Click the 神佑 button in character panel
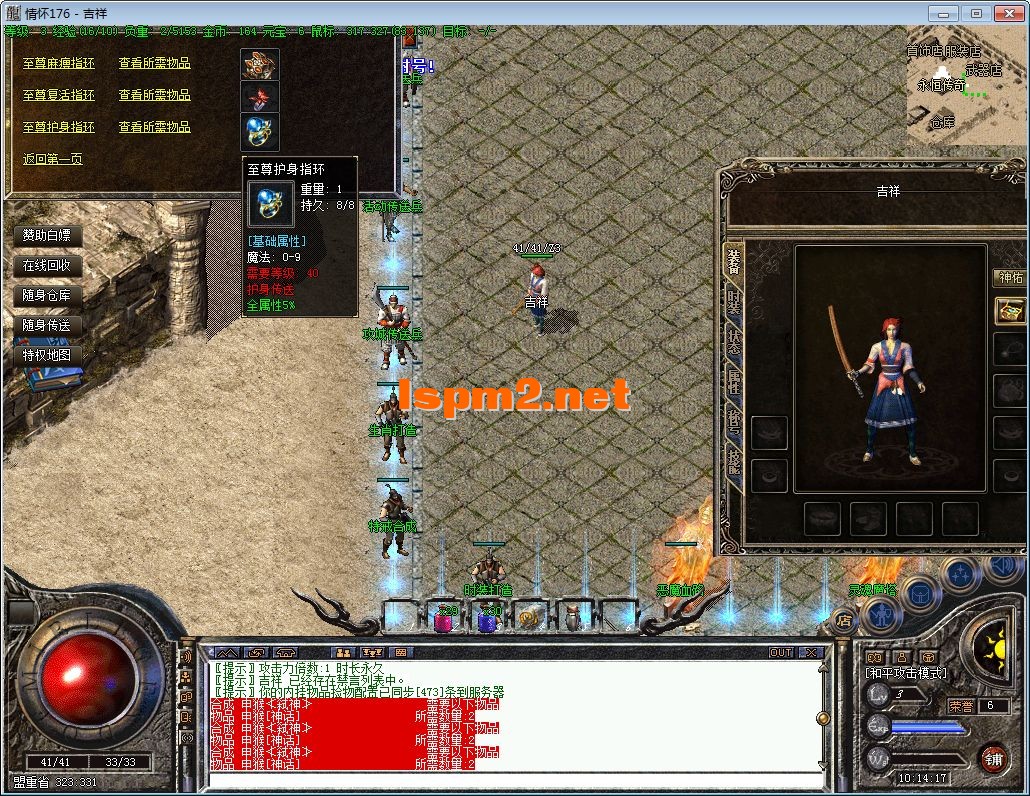Screen dimensions: 1030x796 click(x=1010, y=278)
